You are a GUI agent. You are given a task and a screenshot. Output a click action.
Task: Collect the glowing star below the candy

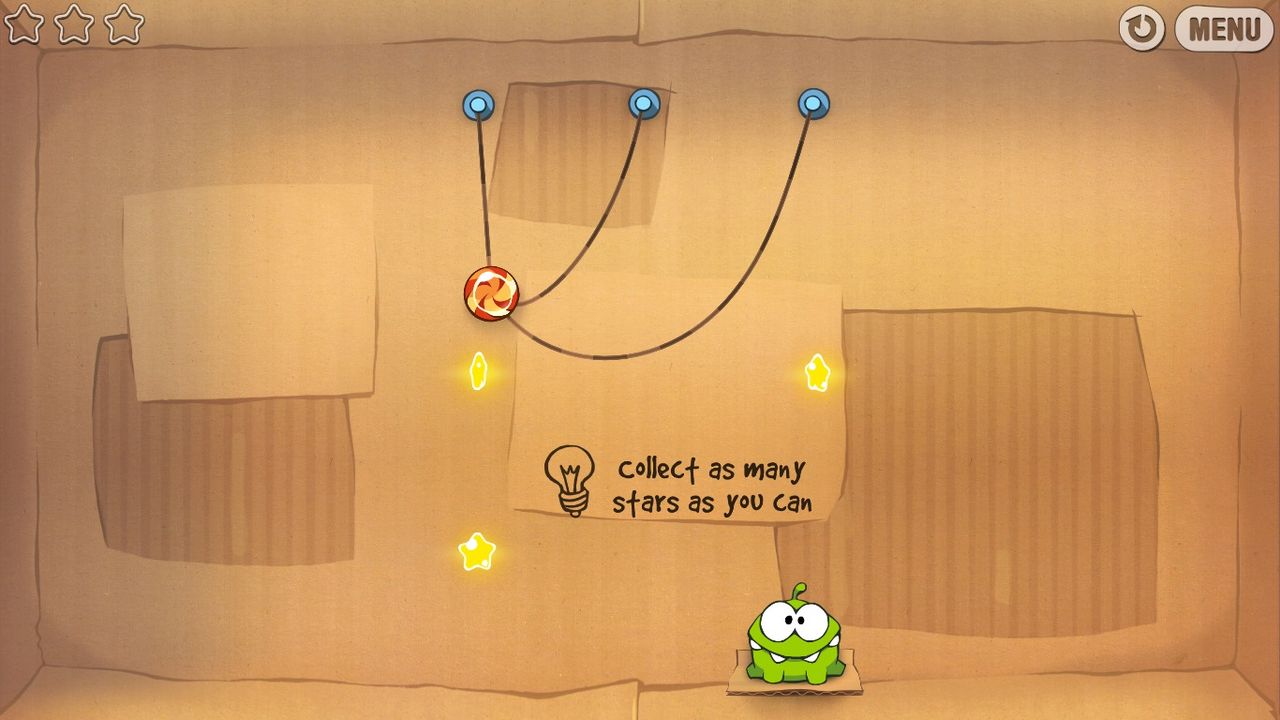(x=477, y=372)
